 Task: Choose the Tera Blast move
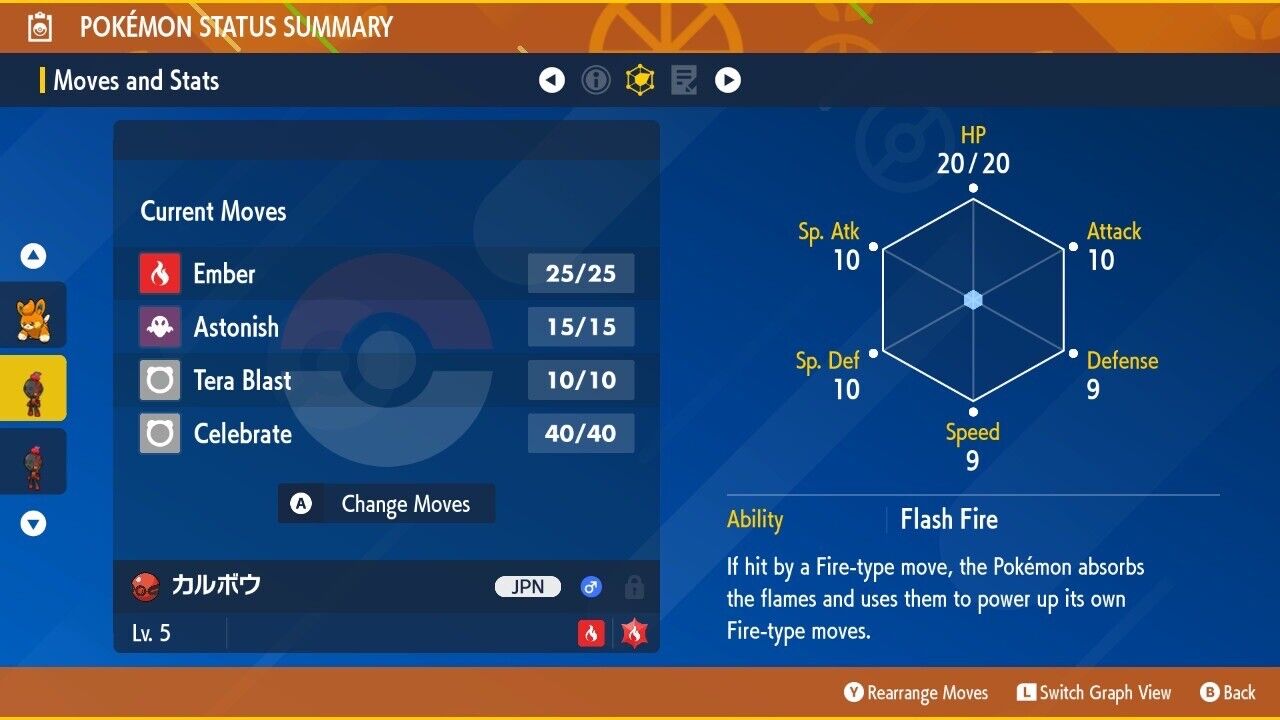tap(386, 381)
